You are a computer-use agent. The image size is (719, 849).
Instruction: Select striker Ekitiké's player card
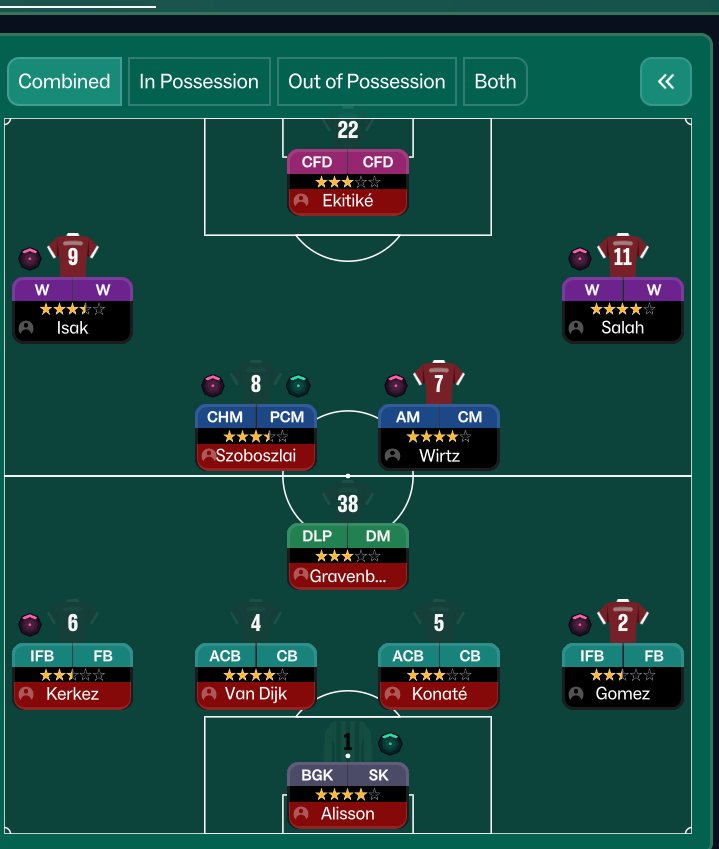pyautogui.click(x=347, y=181)
